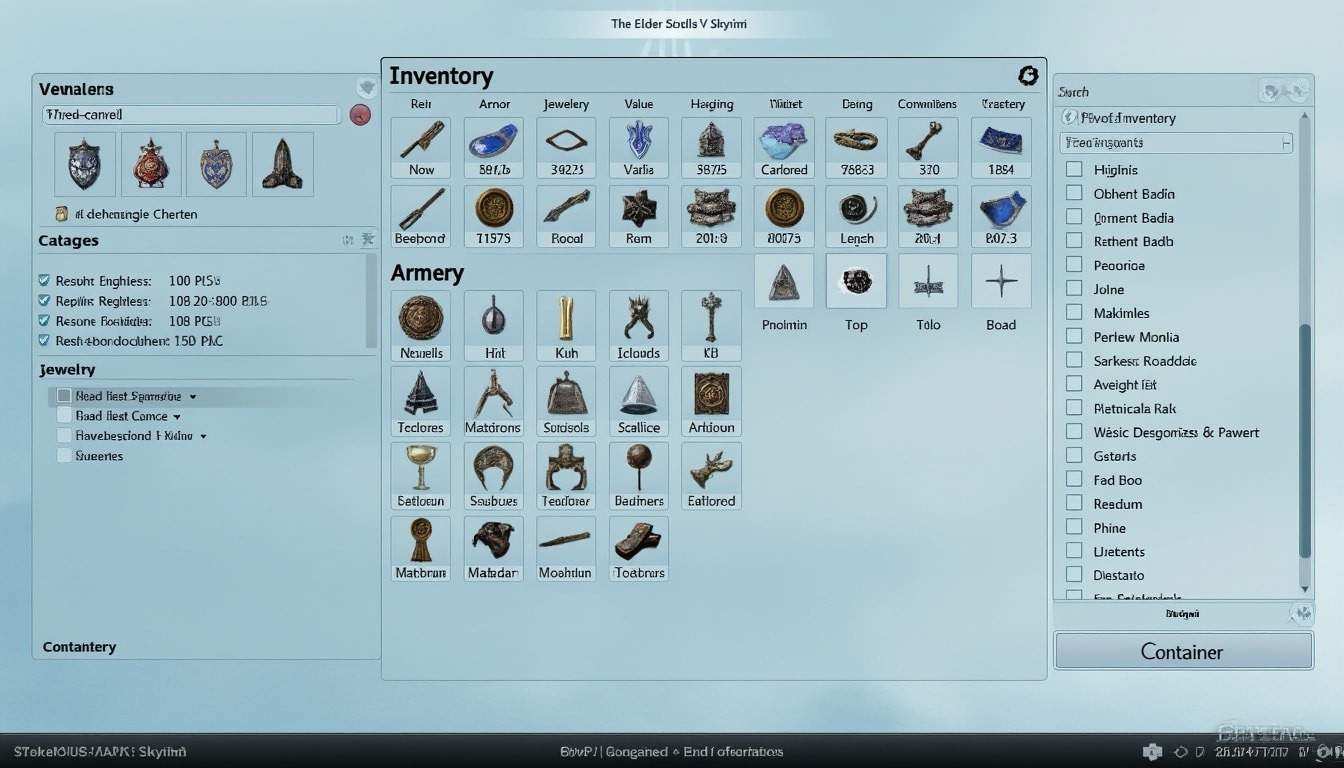Click the Boad sword icon

coord(1000,281)
